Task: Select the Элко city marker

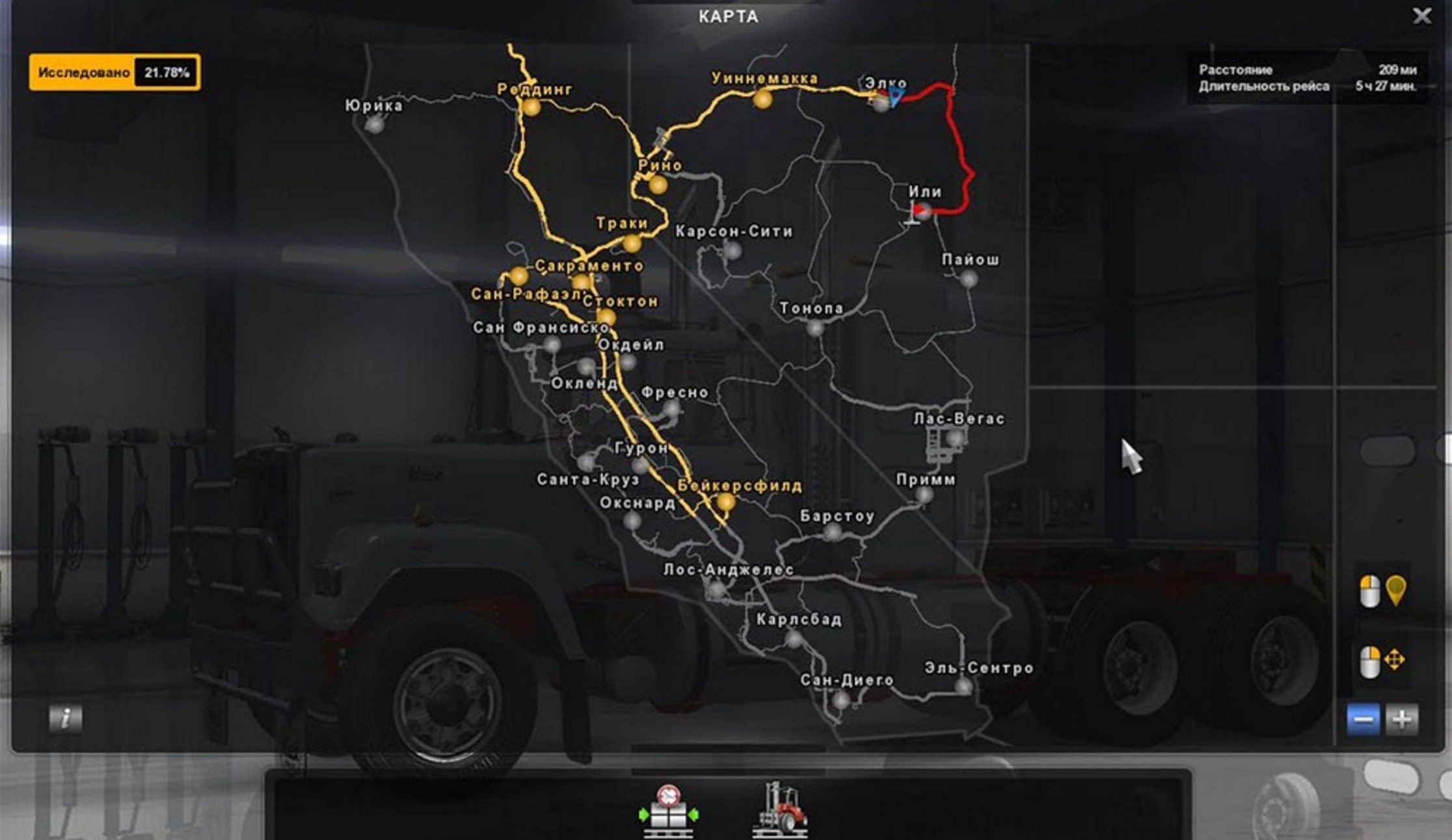Action: click(x=881, y=103)
